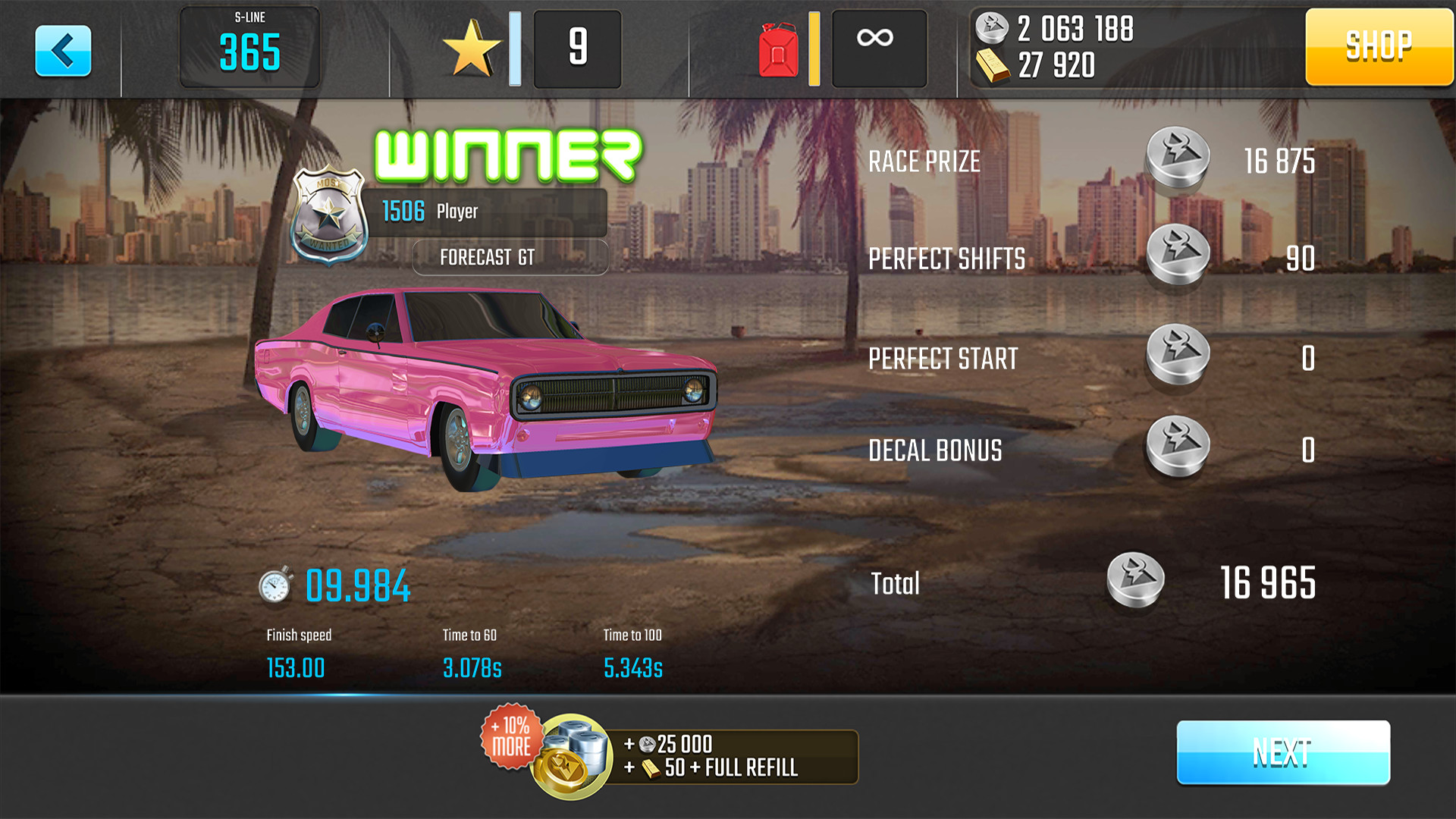The width and height of the screenshot is (1456, 819).
Task: Click the star level 9 box
Action: coord(577,47)
